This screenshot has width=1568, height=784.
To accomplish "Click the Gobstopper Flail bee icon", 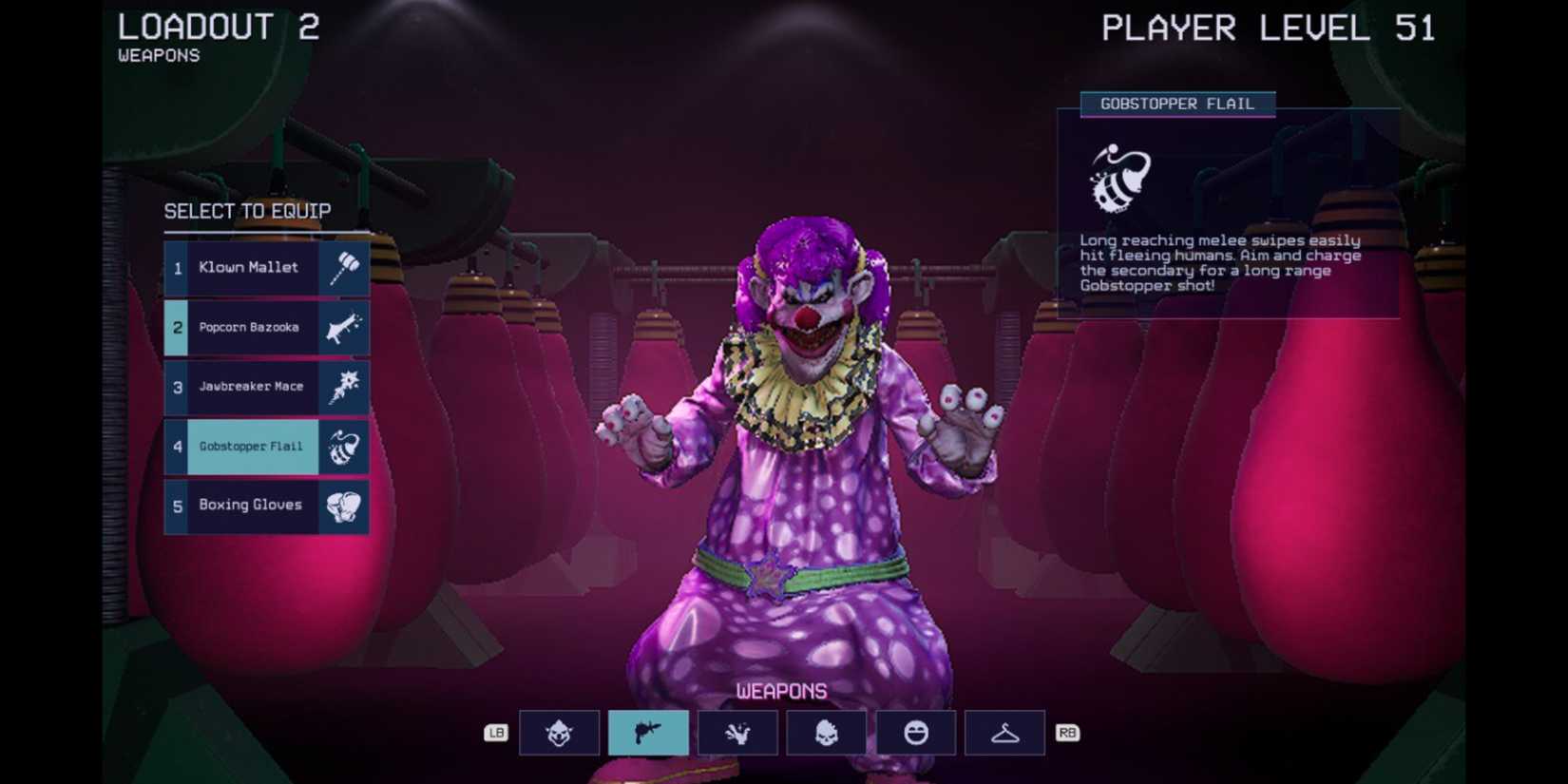I will (343, 446).
